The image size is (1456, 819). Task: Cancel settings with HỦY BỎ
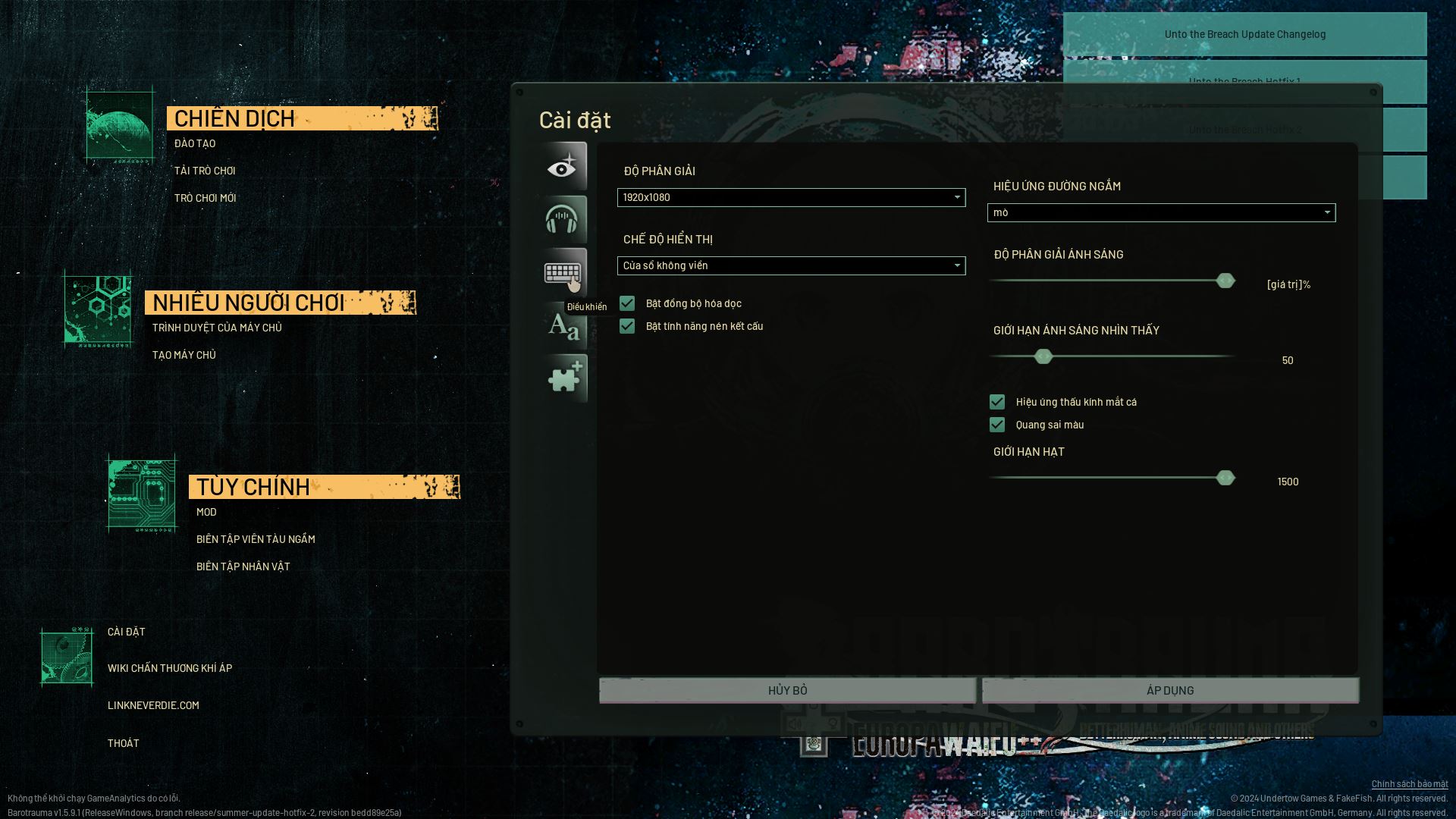(787, 690)
